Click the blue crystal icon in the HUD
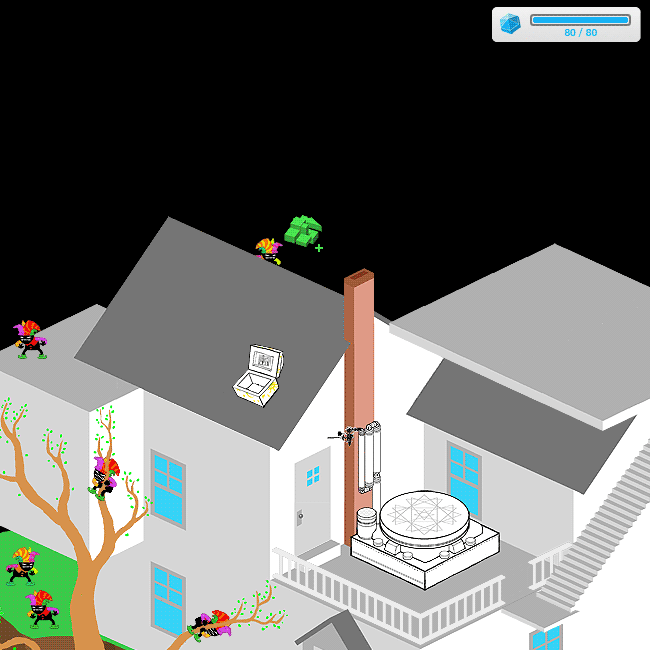650x650 pixels. point(511,24)
